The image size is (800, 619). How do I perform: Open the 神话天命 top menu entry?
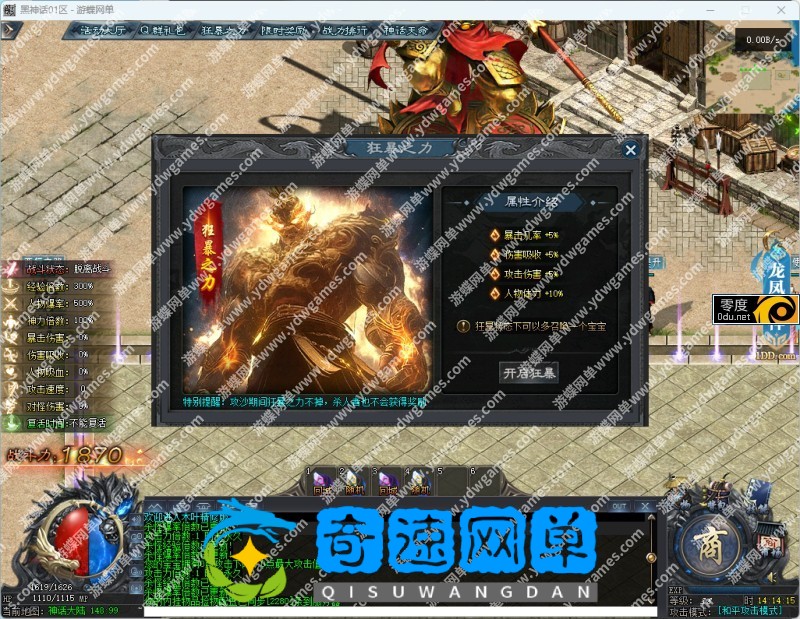coord(407,30)
